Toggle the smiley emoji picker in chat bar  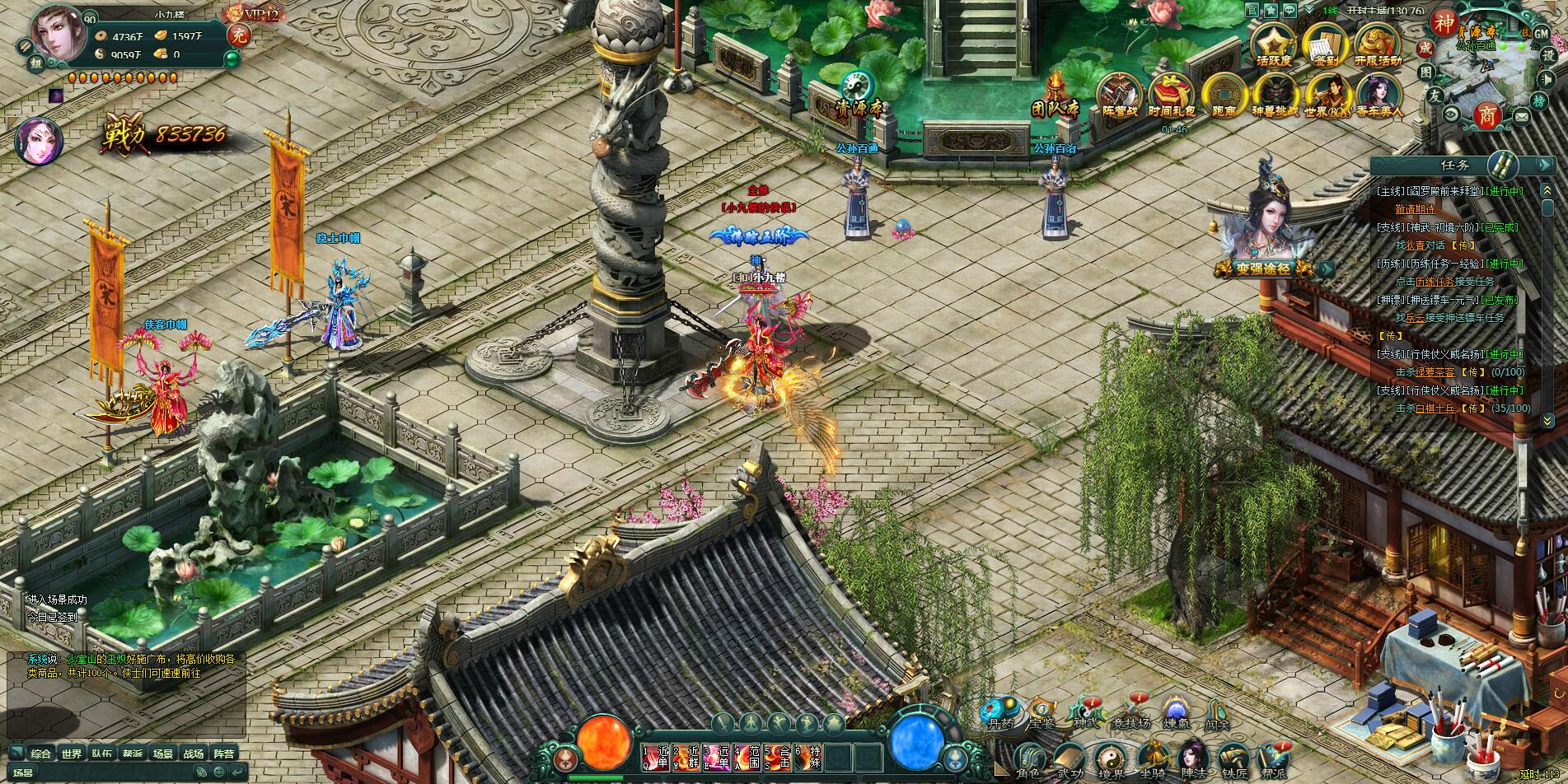pos(219,773)
